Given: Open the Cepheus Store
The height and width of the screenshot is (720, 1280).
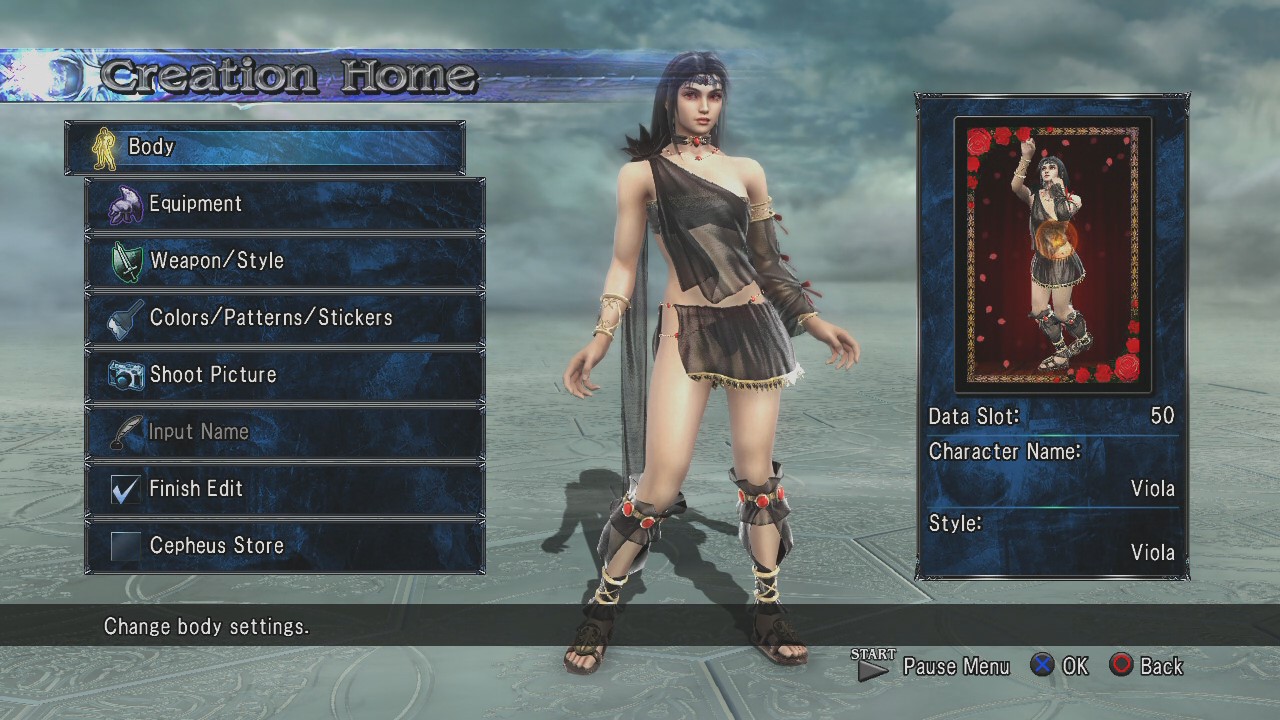Looking at the screenshot, I should 285,546.
